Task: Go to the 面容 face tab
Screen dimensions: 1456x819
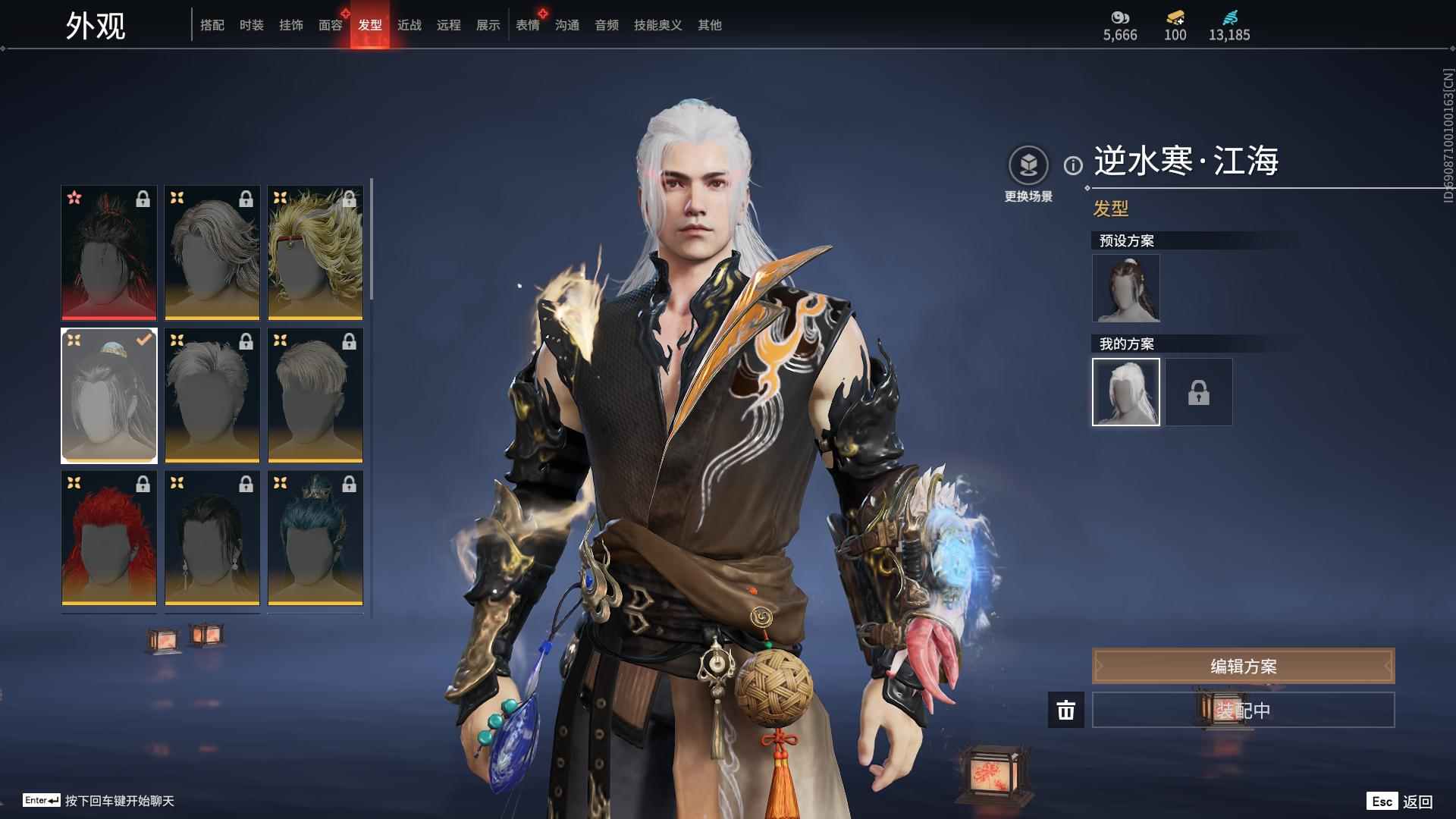Action: tap(331, 25)
